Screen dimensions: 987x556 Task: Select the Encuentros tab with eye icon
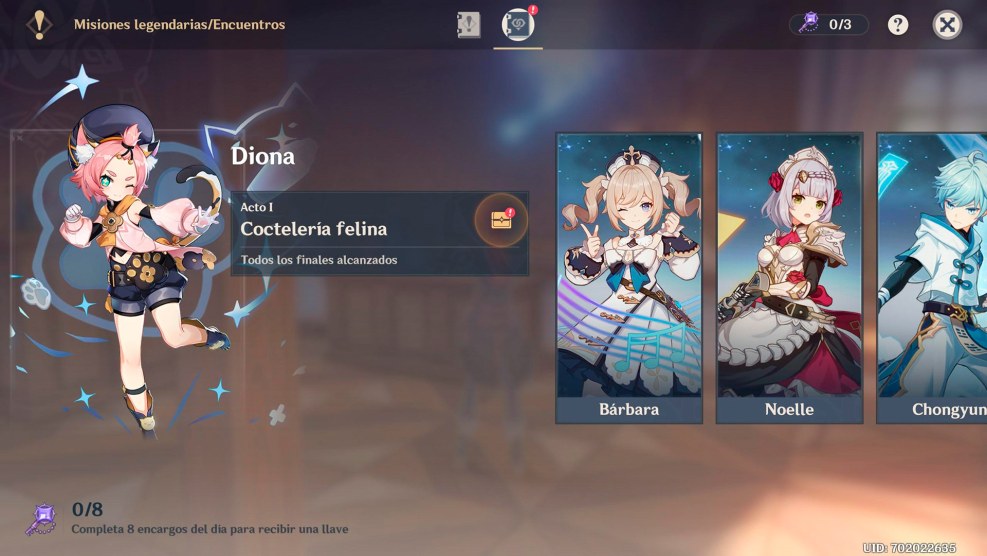[518, 24]
